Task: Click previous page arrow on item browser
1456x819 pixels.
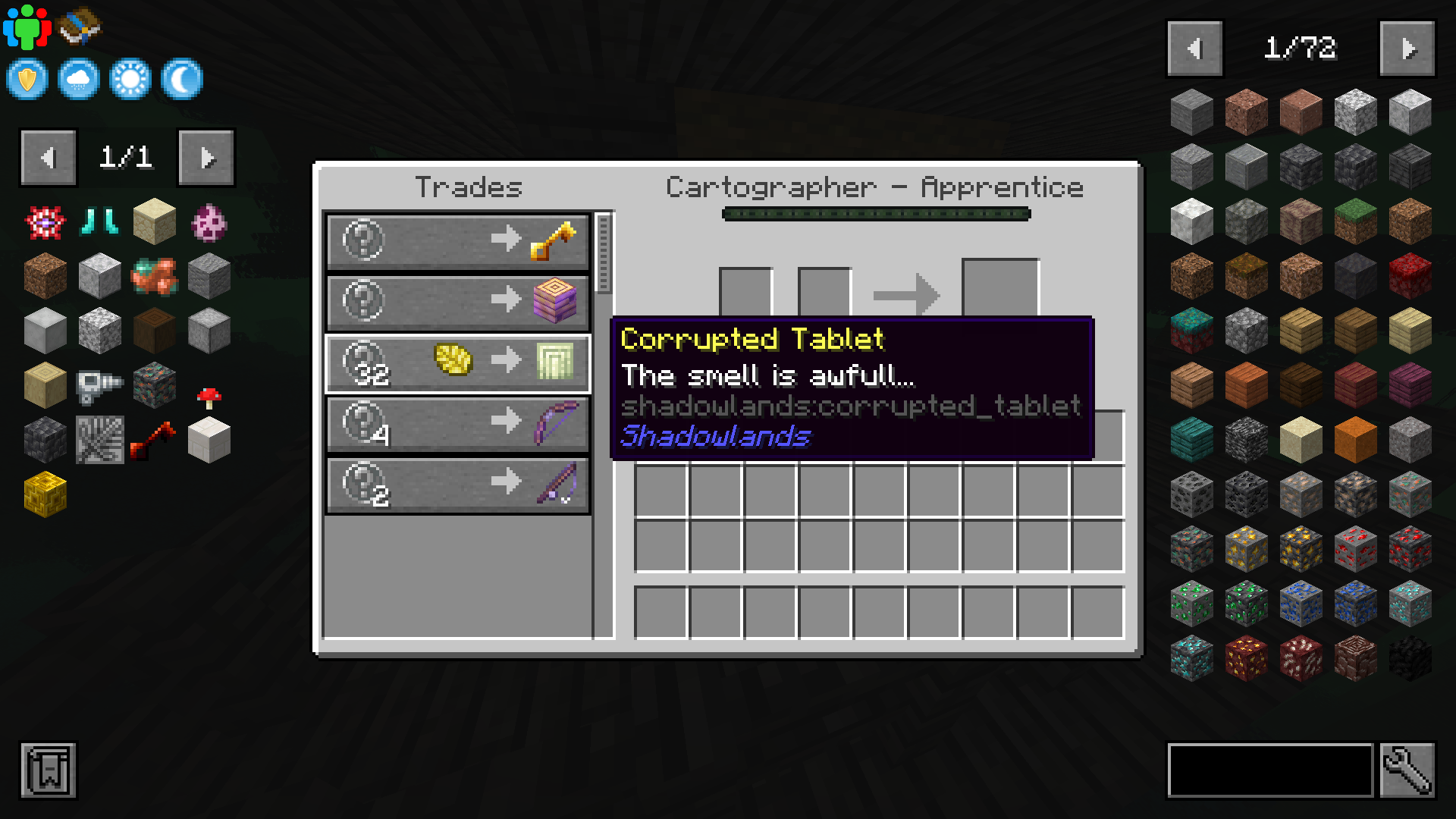Action: click(x=1196, y=47)
